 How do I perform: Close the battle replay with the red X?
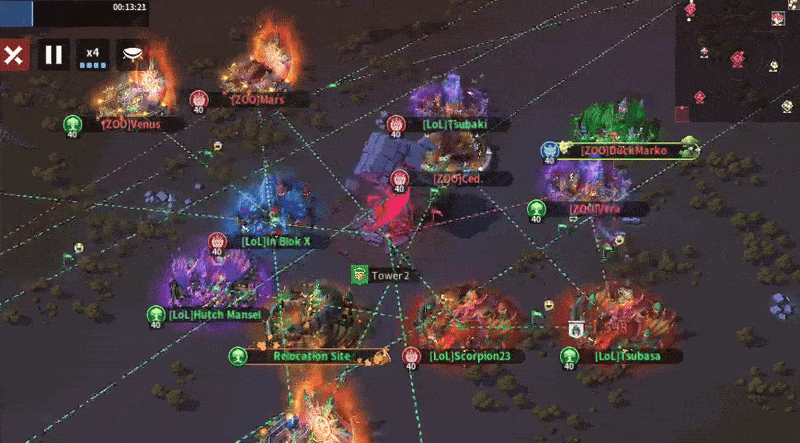point(13,54)
